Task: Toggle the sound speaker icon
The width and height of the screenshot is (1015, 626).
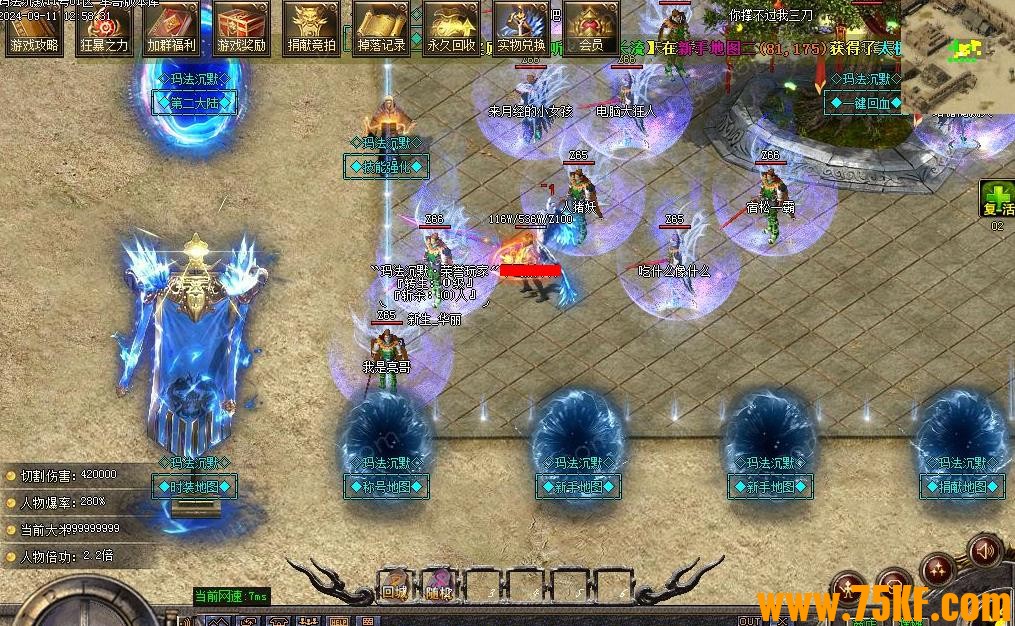Action: 985,550
